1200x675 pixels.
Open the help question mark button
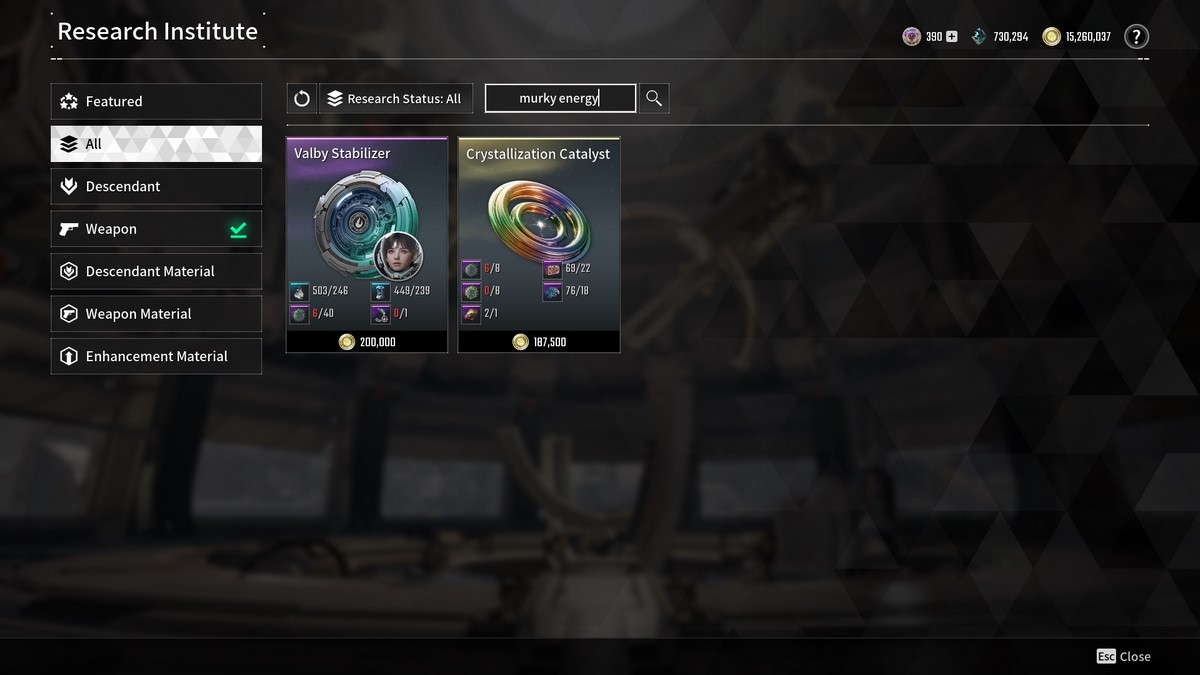coord(1136,37)
